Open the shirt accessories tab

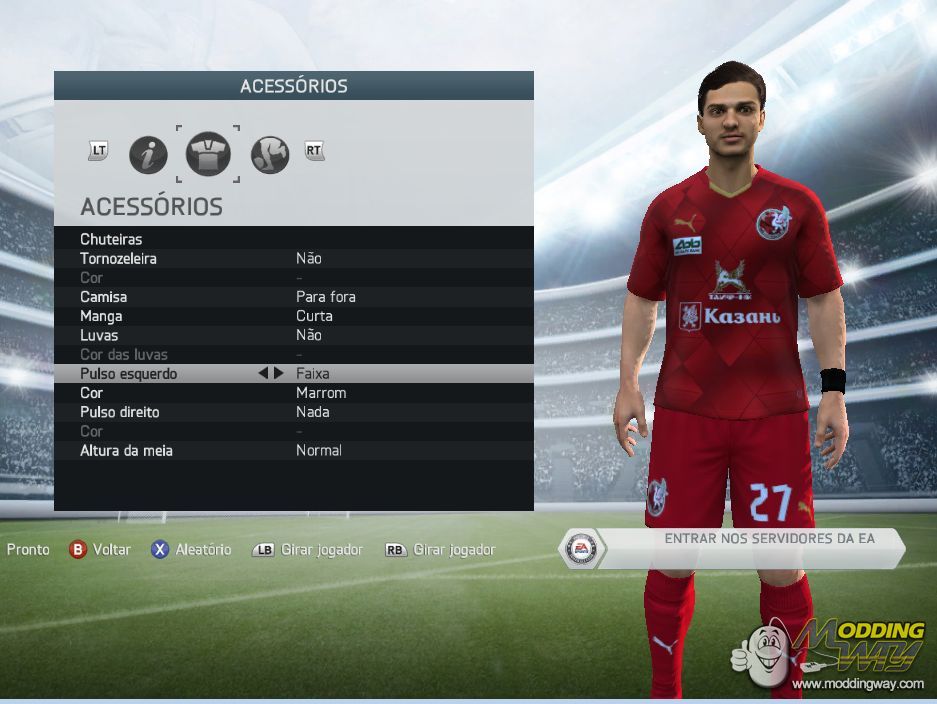208,154
